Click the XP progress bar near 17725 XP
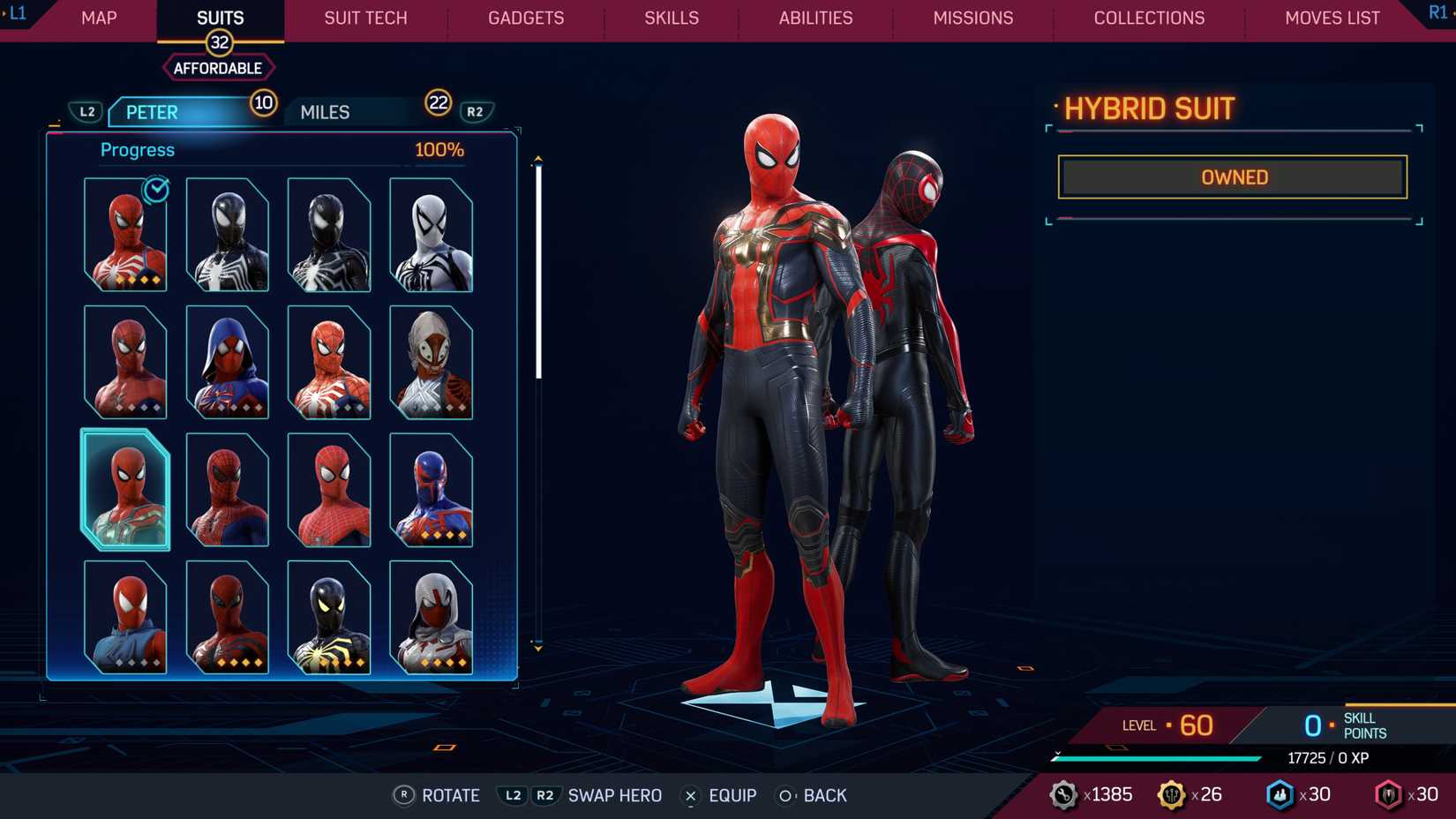Viewport: 1456px width, 819px height. click(x=1156, y=757)
